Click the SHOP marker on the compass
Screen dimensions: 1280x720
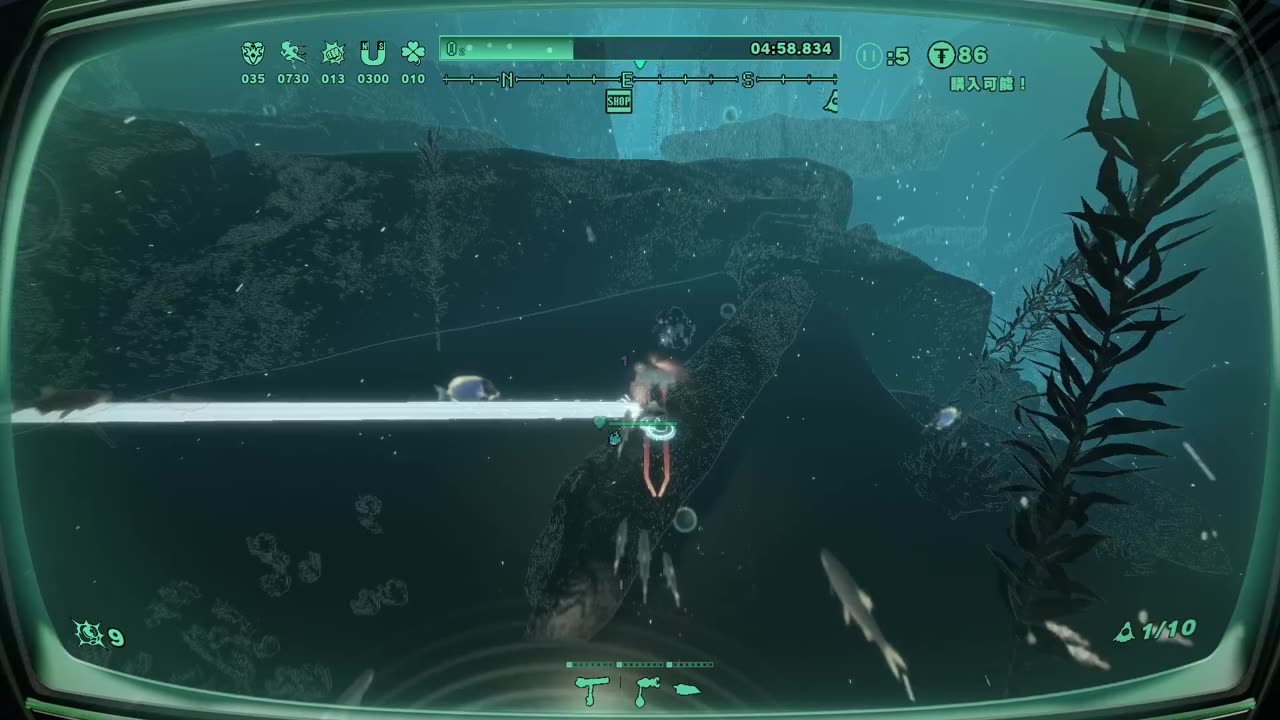[x=619, y=101]
